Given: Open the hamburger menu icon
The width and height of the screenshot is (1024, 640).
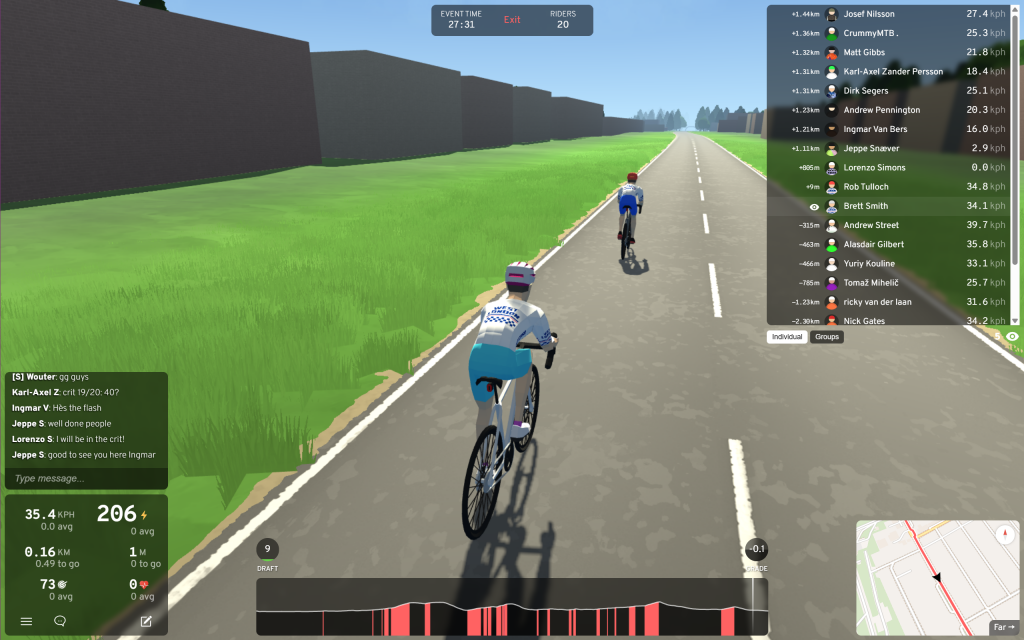Looking at the screenshot, I should click(x=27, y=621).
